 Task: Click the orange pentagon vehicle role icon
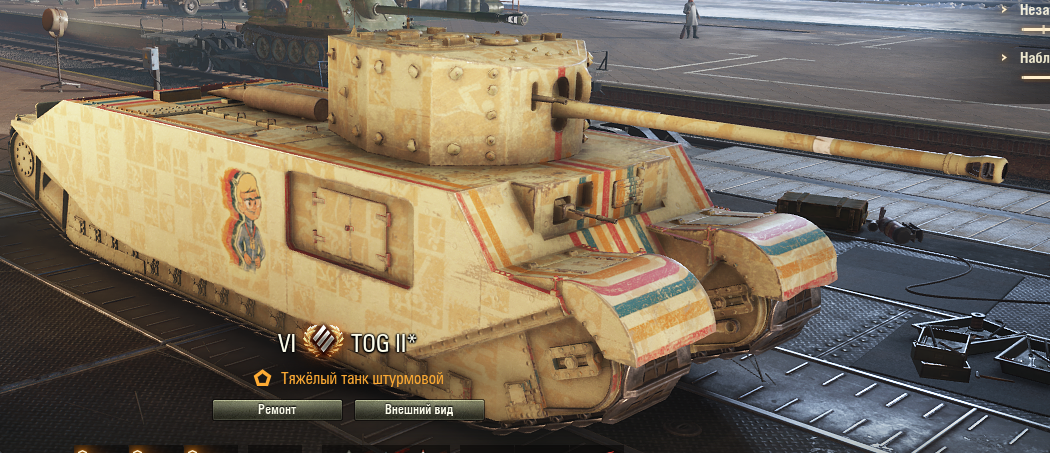(263, 379)
